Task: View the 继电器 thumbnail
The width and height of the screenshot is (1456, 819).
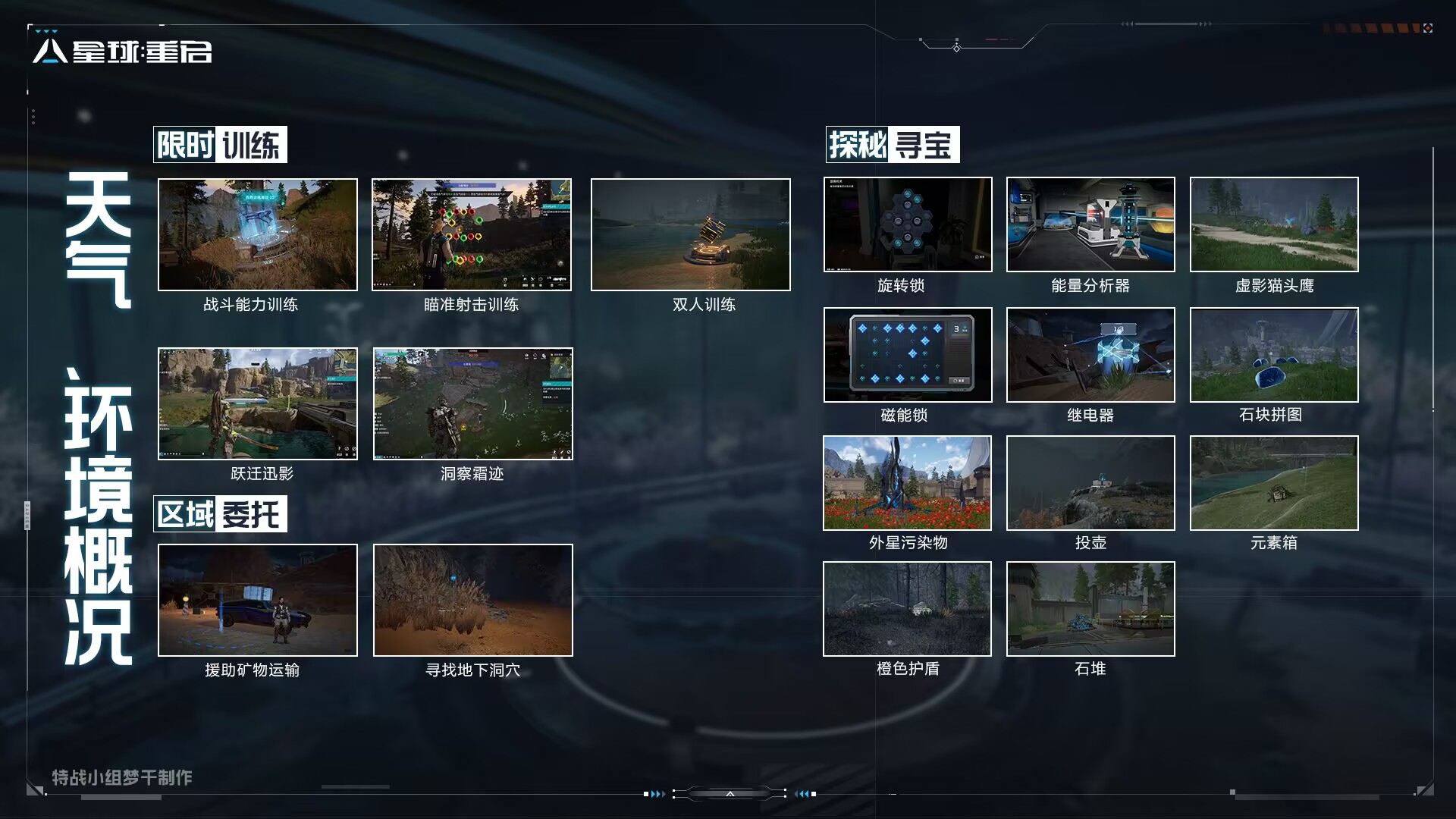Action: [1090, 355]
